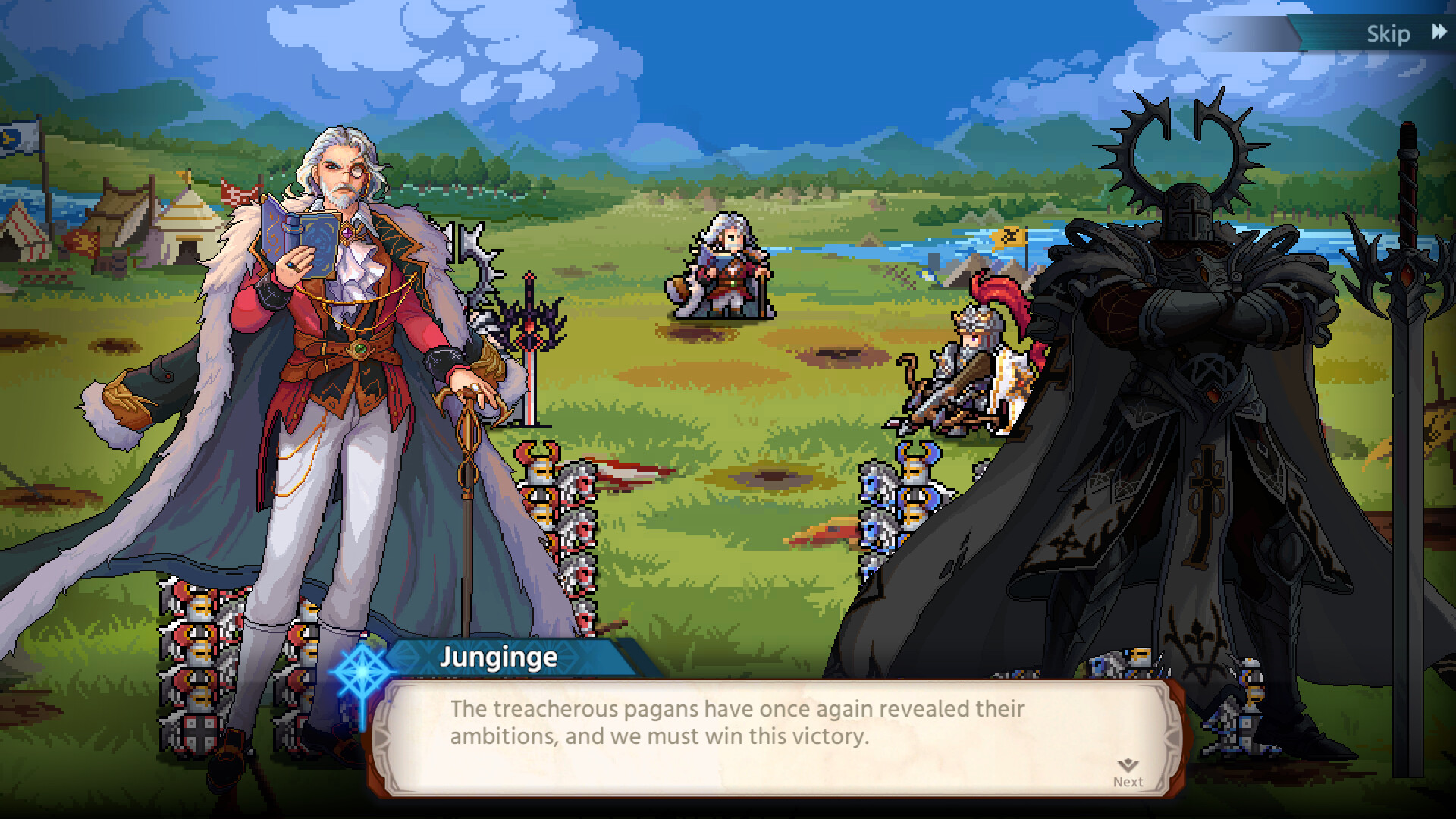The width and height of the screenshot is (1456, 819).
Task: Click Junginge's open spellbook
Action: (x=296, y=235)
